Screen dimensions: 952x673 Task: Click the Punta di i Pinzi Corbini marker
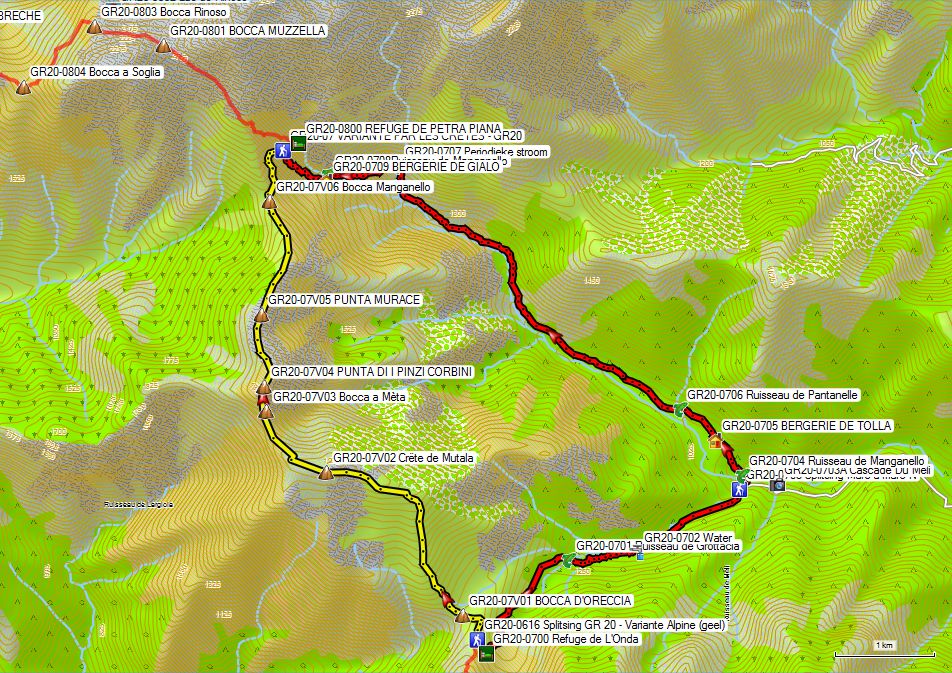pos(264,387)
